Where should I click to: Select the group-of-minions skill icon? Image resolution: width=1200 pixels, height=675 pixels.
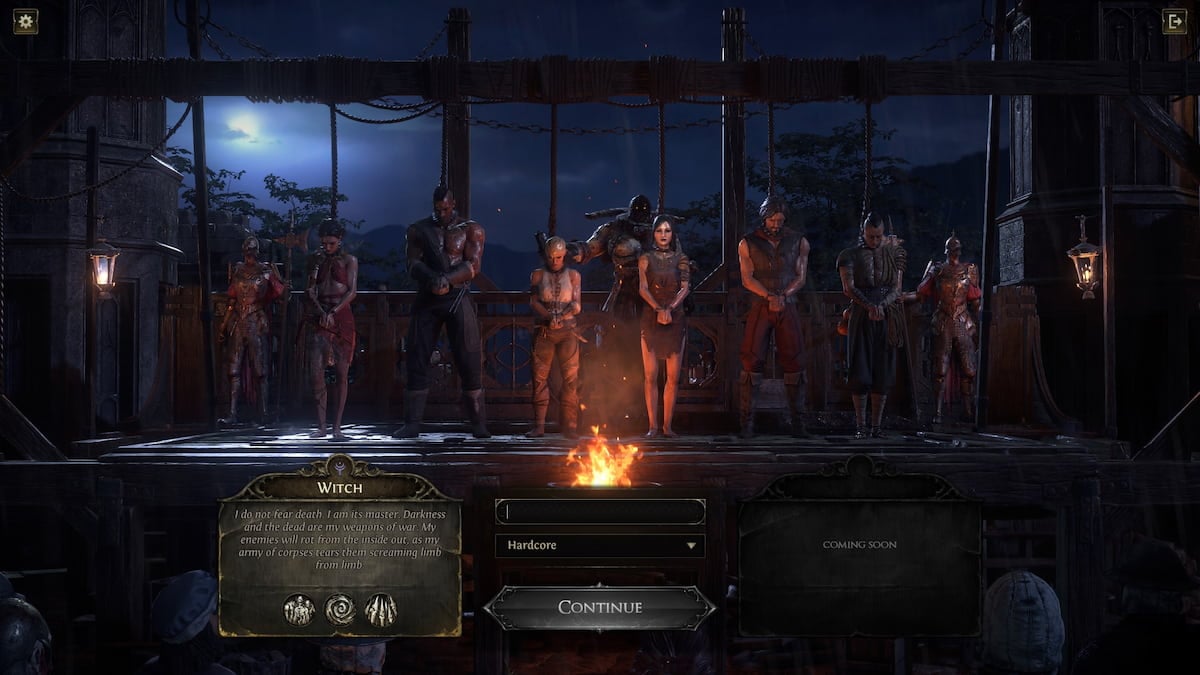click(x=299, y=609)
